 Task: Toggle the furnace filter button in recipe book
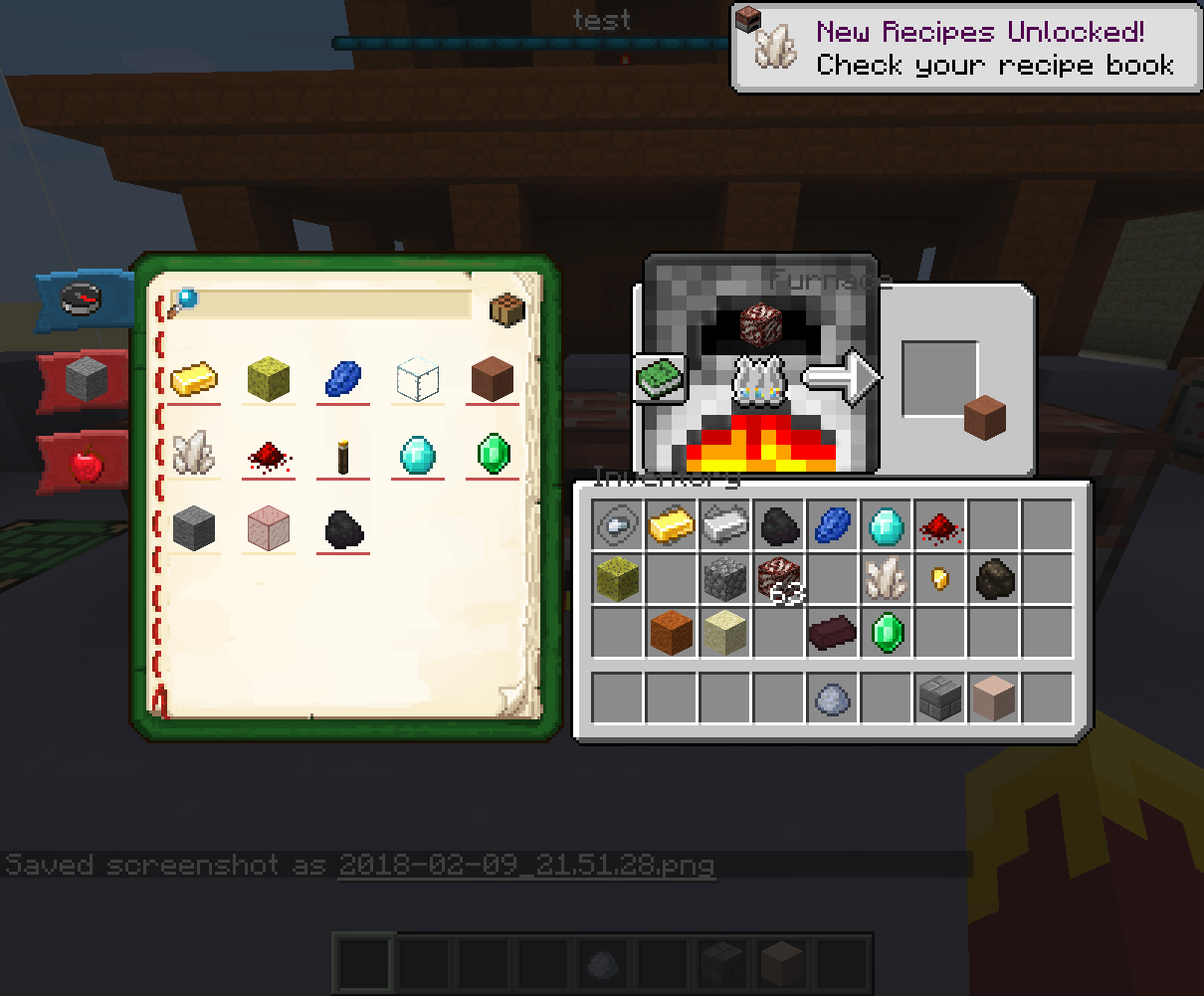507,310
